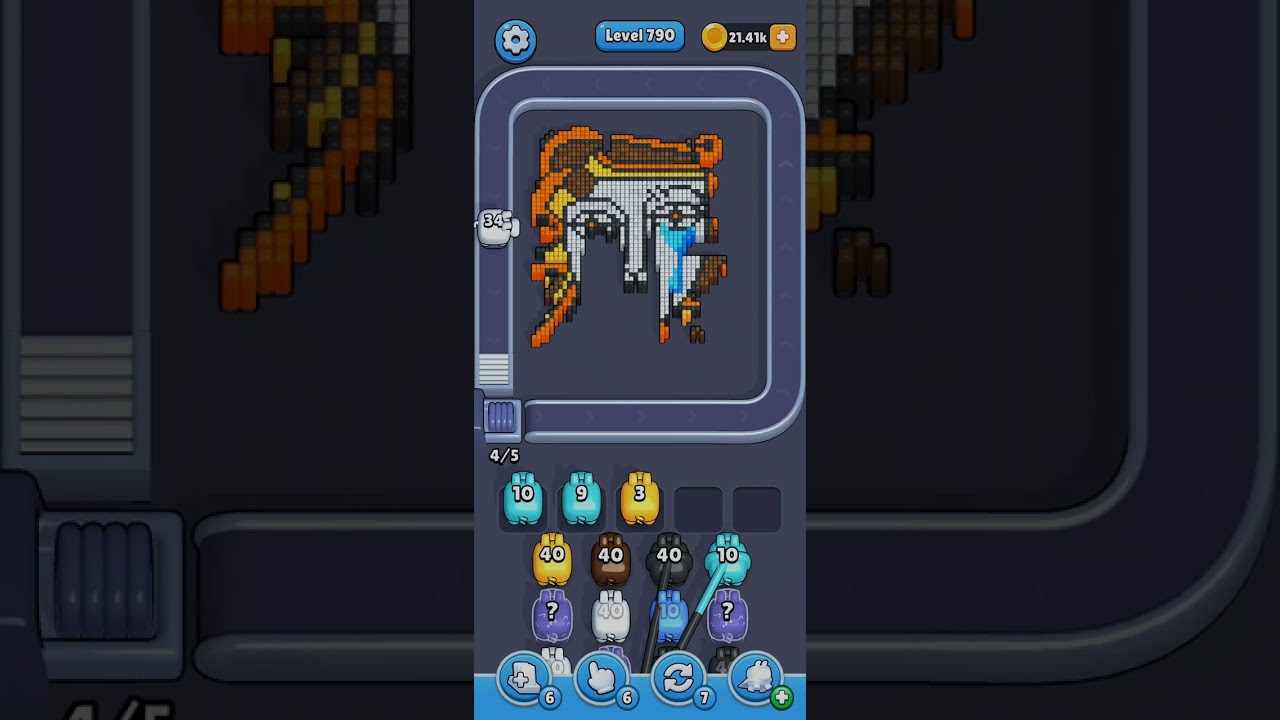Viewport: 1280px width, 720px height.
Task: Tap the plus button to buy coins
Action: pos(783,37)
